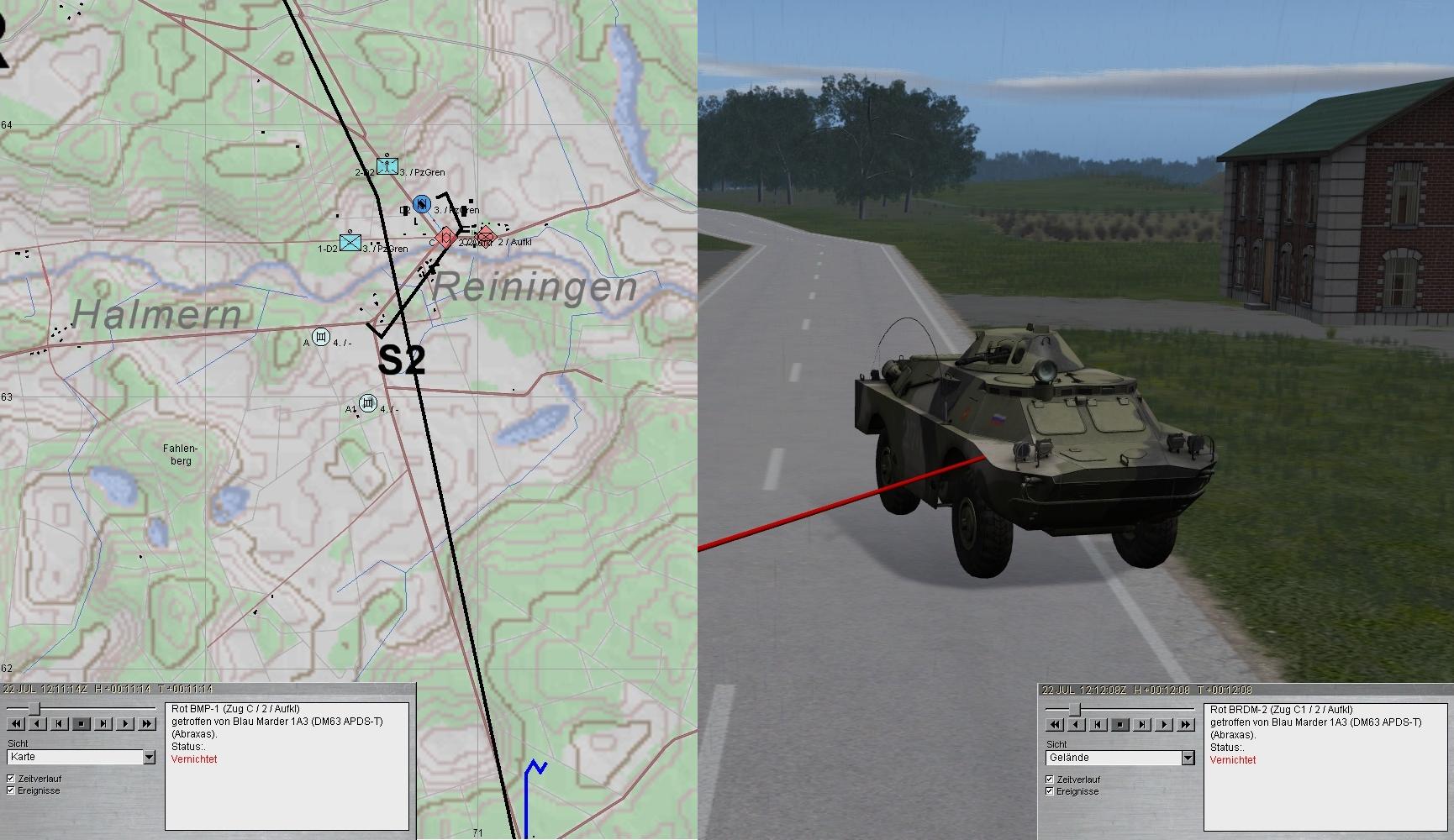1454x840 pixels.
Task: Open the Sicht dropdown showing Karte
Action: [149, 757]
